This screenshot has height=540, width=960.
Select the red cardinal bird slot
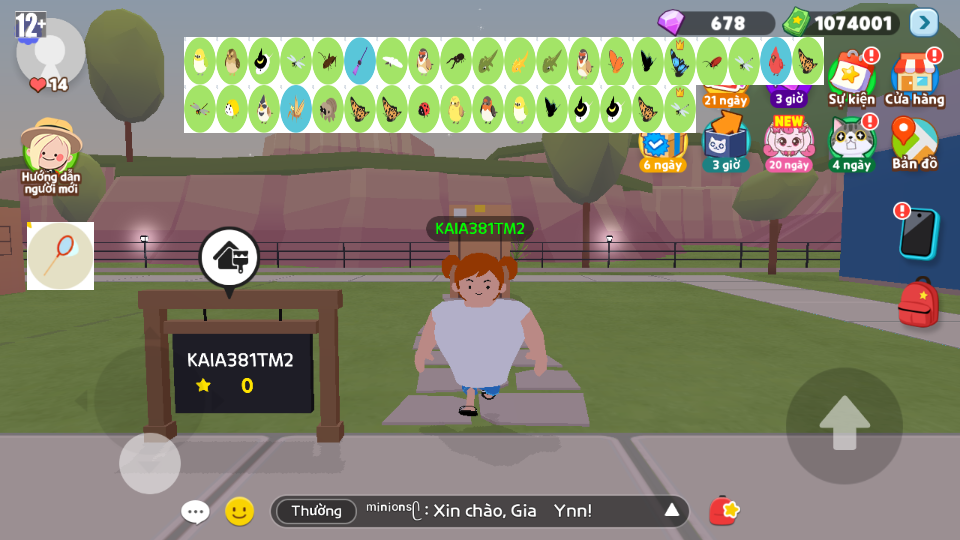click(x=775, y=61)
